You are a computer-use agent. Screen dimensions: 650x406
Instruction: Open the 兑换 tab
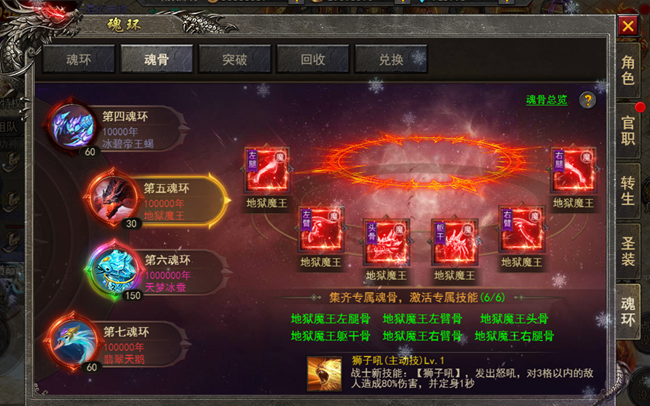[x=392, y=60]
